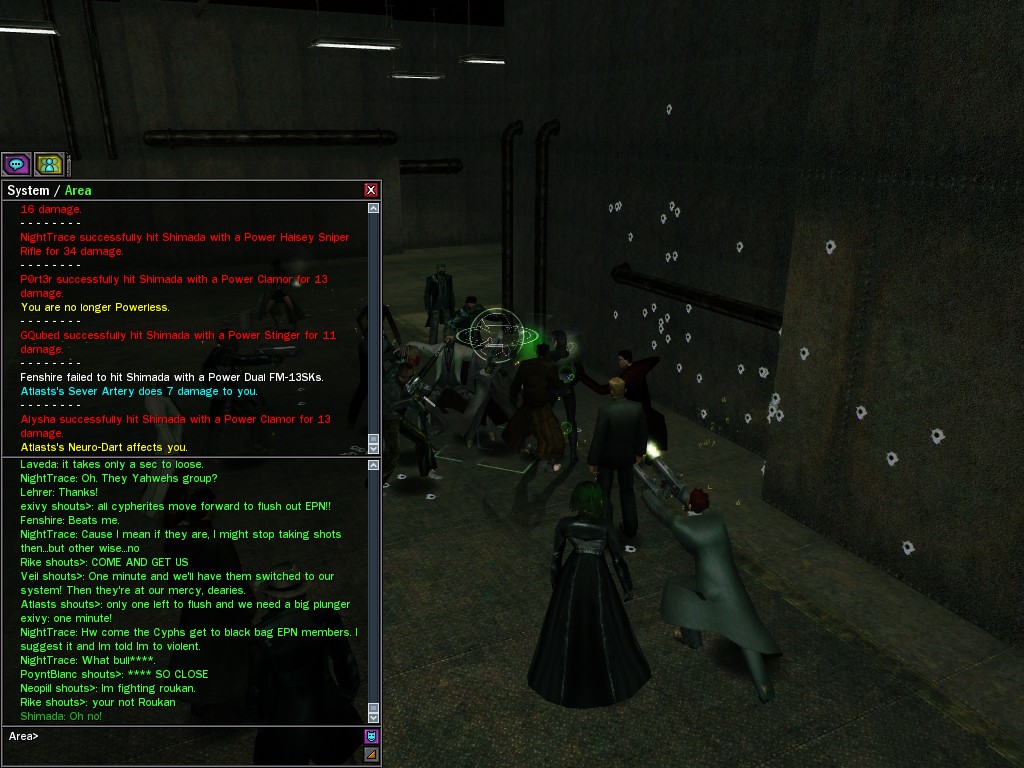Image resolution: width=1024 pixels, height=768 pixels.
Task: Click the orange resize corner of chat
Action: [371, 755]
